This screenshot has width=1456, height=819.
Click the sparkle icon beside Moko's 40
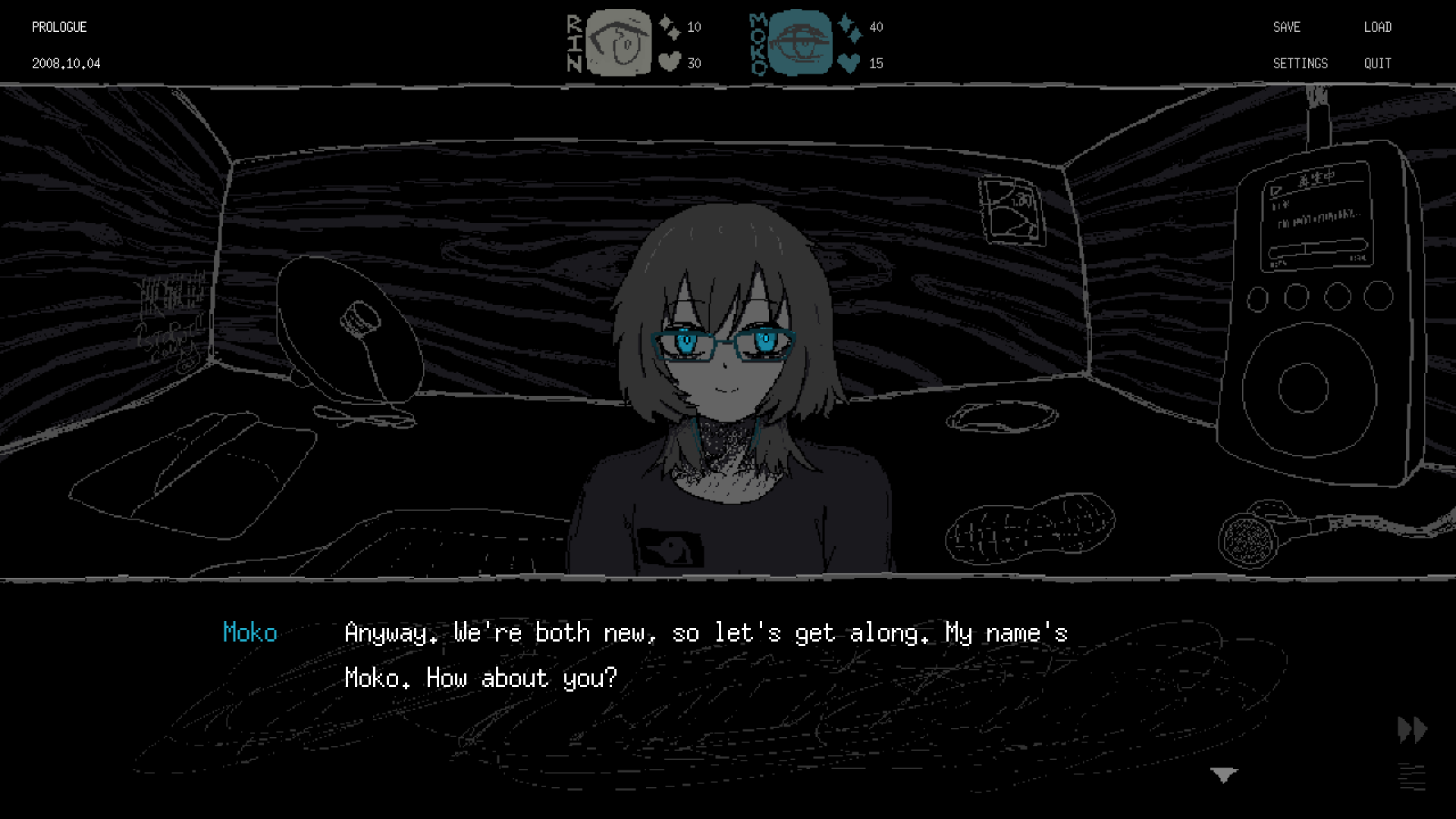pyautogui.click(x=849, y=26)
